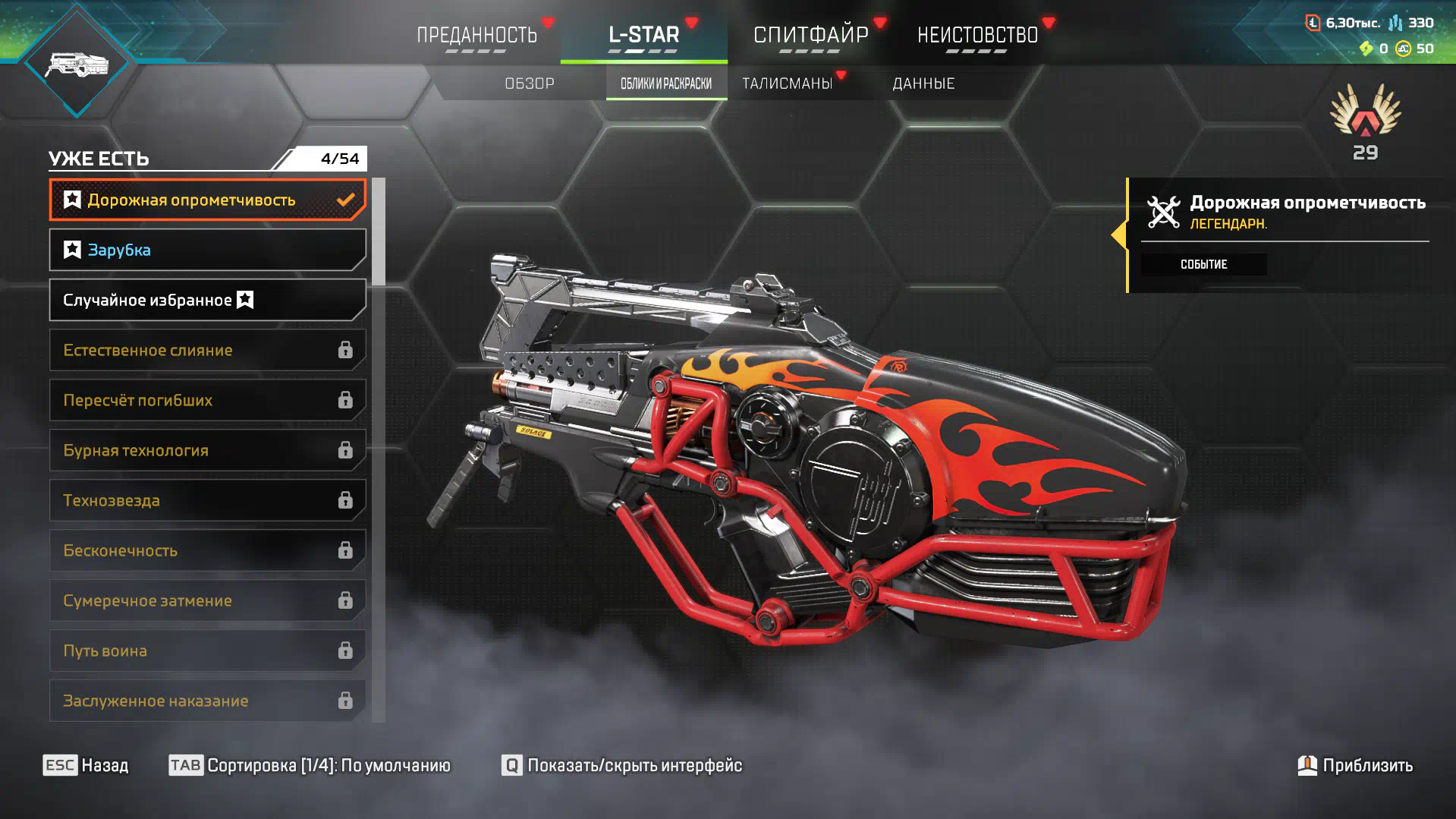
Task: Open the ОБЗОР sub-tab
Action: [x=530, y=83]
